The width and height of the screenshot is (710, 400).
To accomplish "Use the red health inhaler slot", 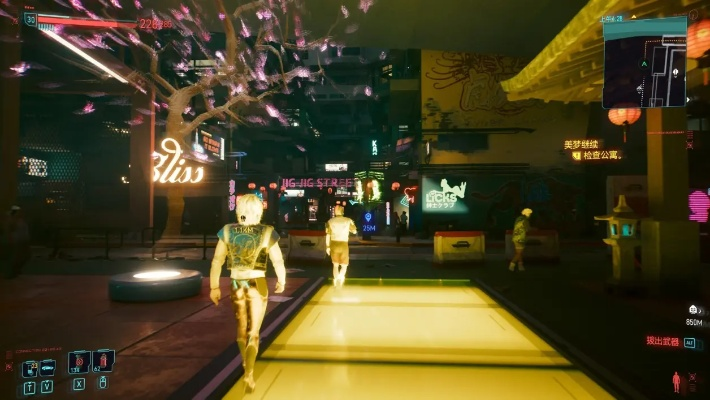I will click(x=103, y=360).
